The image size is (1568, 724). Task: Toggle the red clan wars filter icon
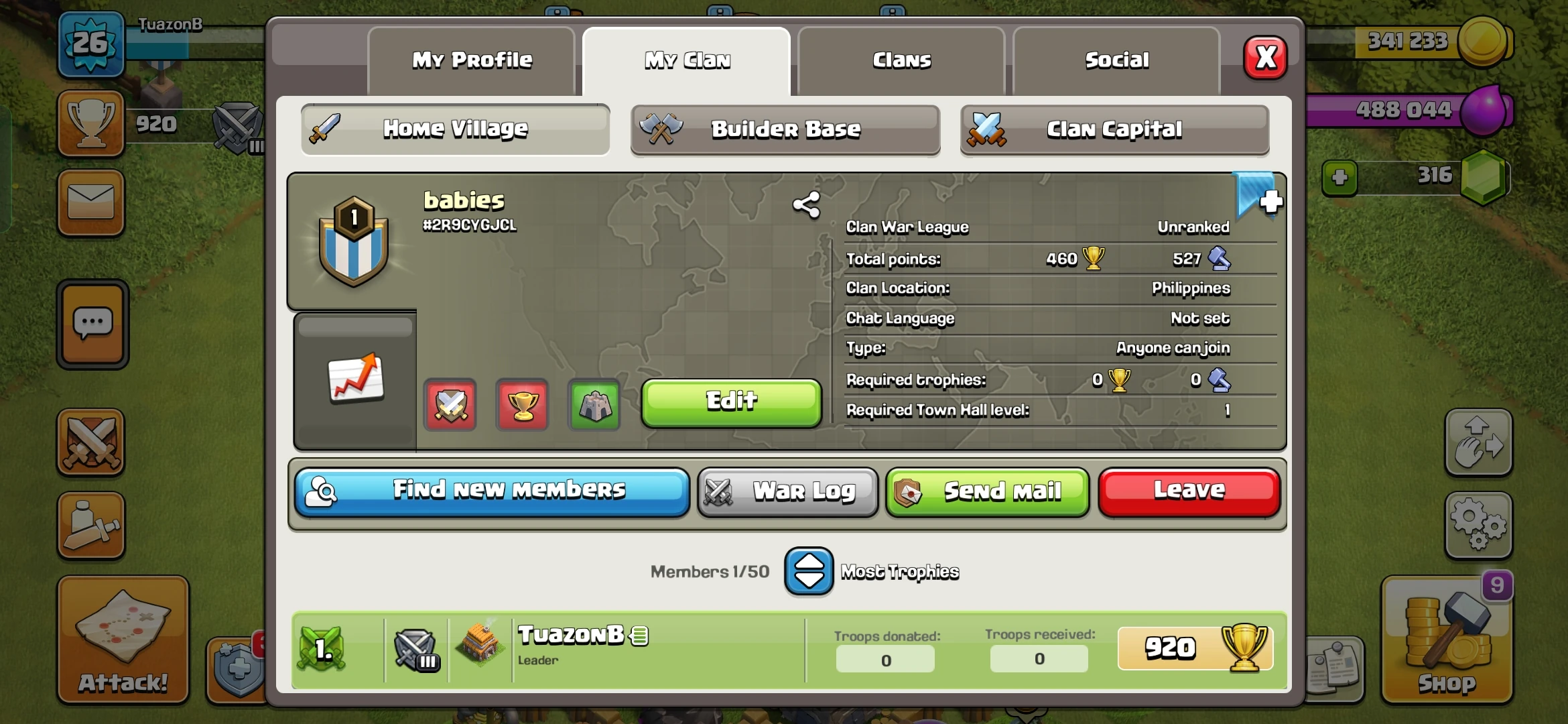[450, 404]
